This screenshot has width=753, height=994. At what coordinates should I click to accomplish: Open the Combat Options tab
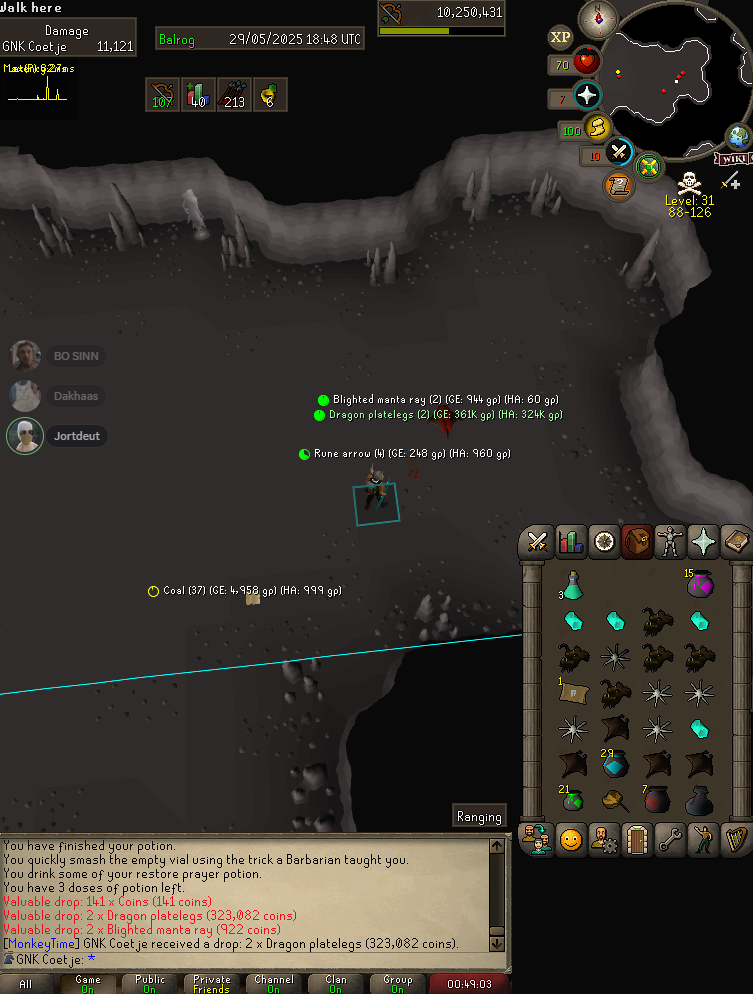(538, 542)
